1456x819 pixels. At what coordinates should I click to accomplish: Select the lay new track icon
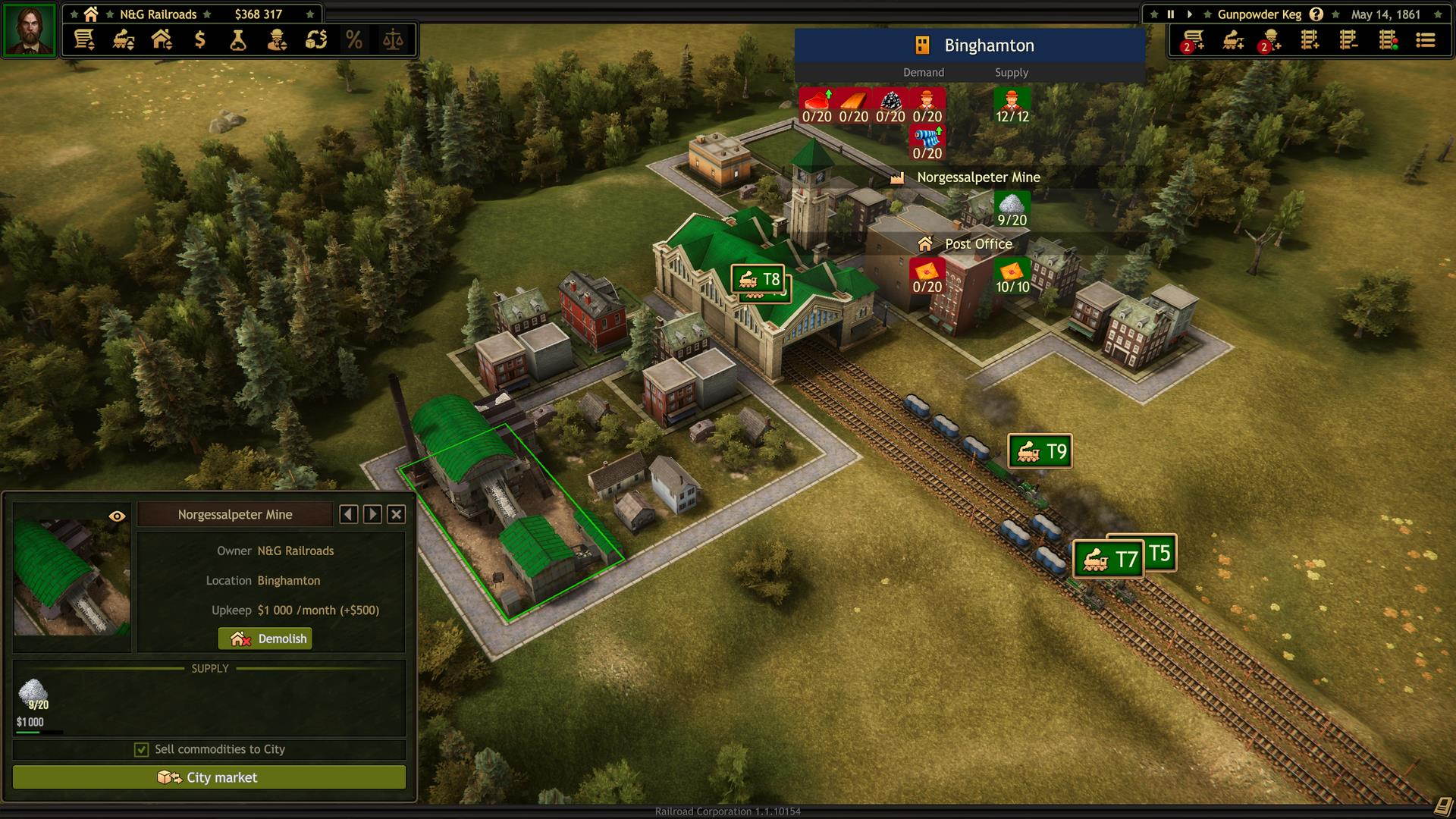coord(1310,42)
